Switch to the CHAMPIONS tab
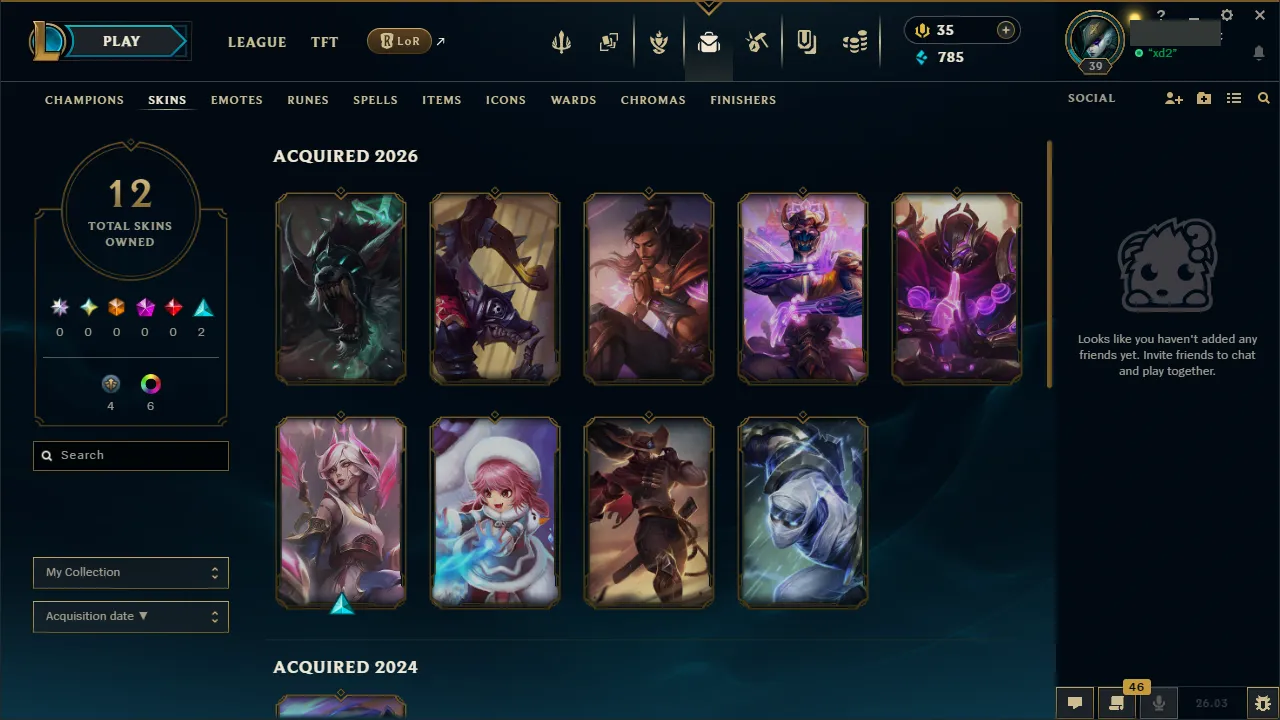Screen dimensions: 1280x720 point(84,100)
